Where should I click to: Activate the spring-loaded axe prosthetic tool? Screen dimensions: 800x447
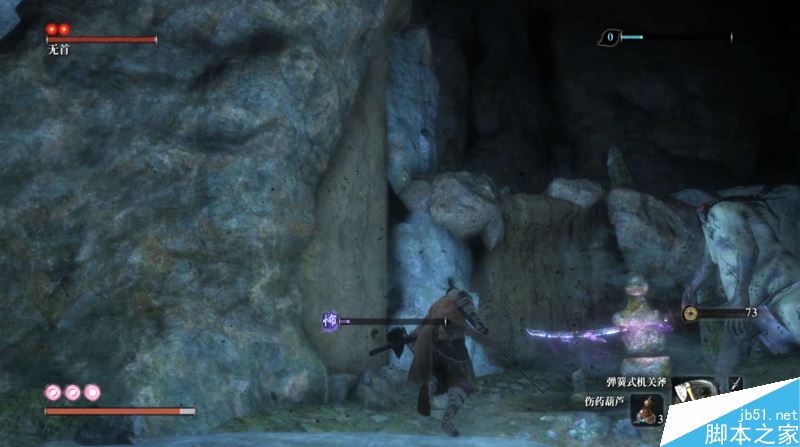[x=692, y=389]
